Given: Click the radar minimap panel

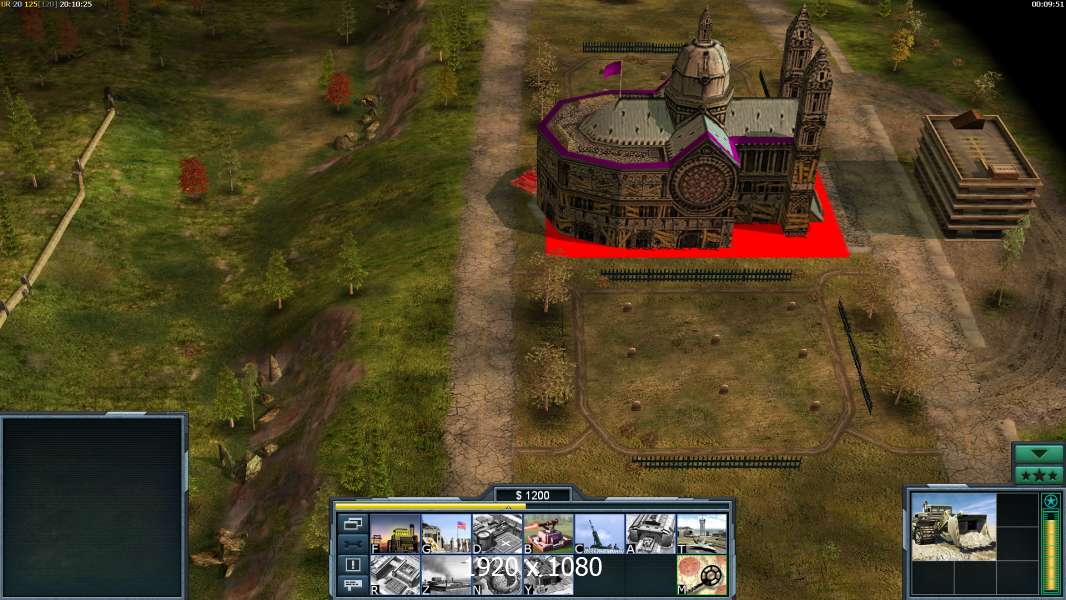Looking at the screenshot, I should [93, 507].
